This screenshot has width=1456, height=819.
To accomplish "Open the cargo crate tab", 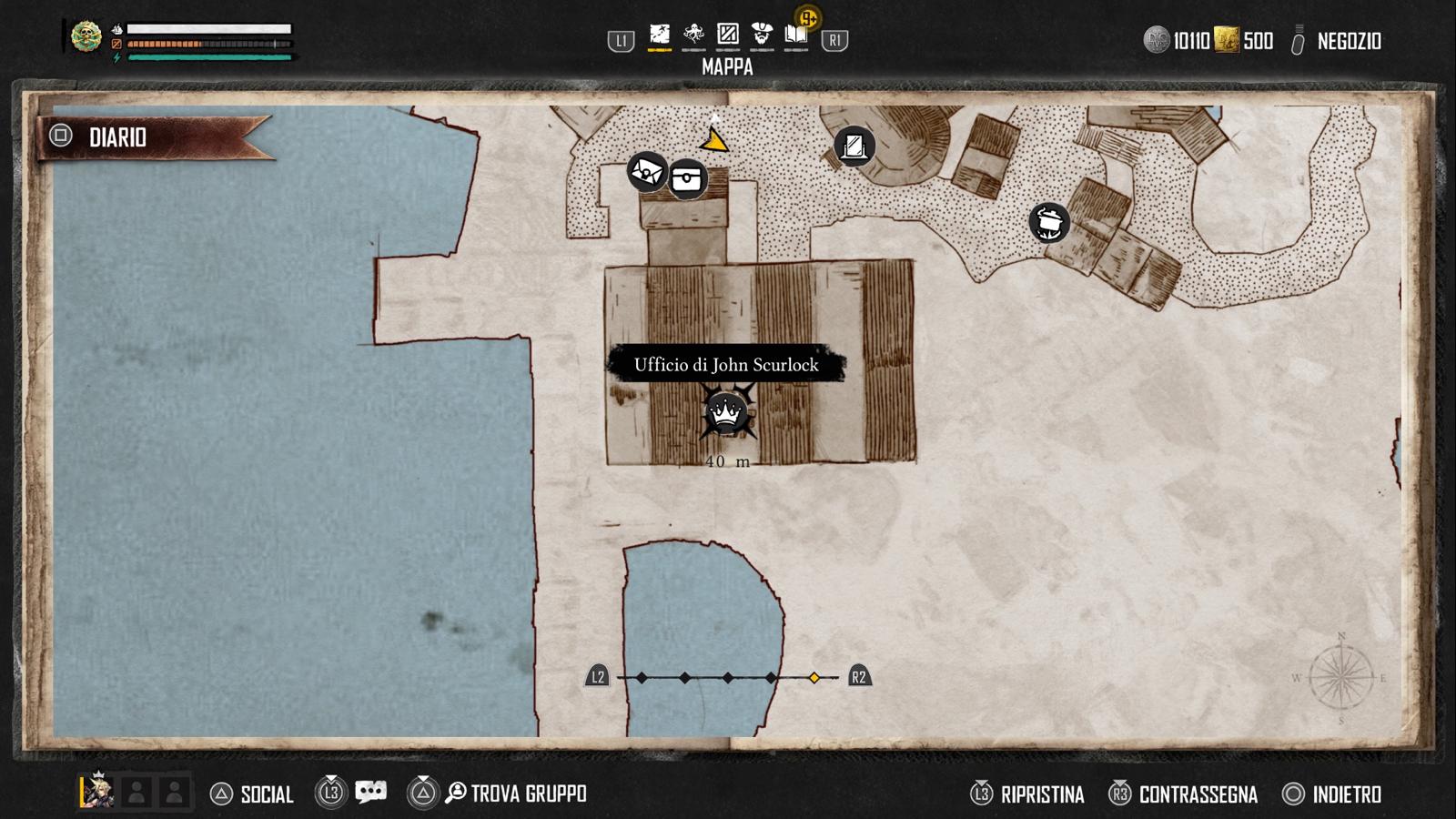I will pos(728,35).
